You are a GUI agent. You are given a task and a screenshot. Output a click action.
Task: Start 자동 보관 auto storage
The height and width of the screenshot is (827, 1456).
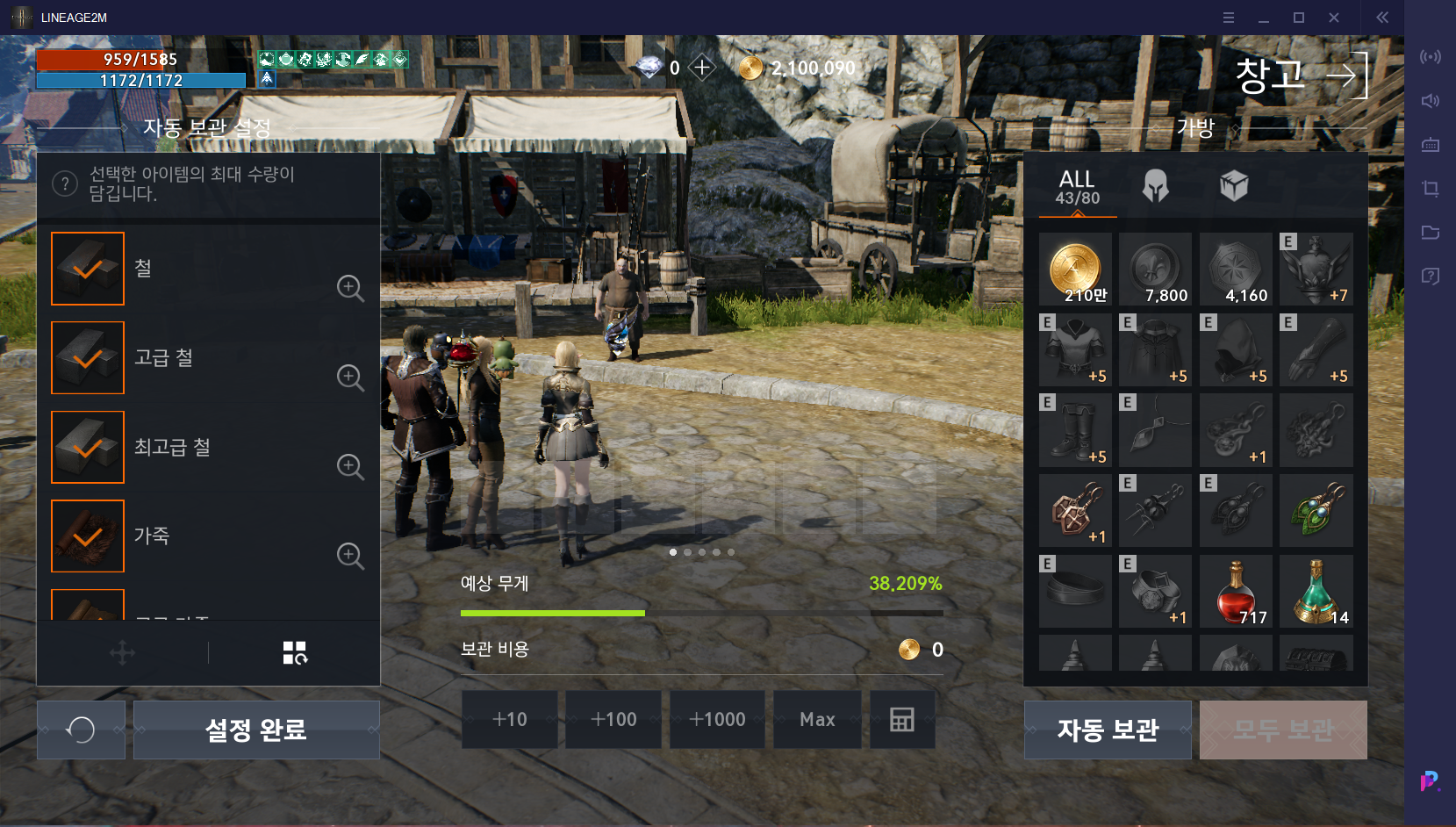coord(1108,730)
